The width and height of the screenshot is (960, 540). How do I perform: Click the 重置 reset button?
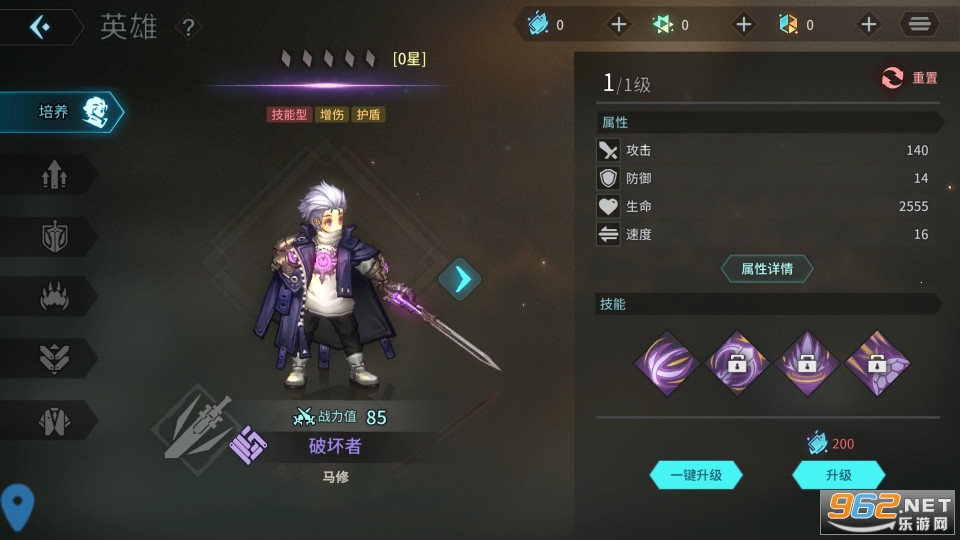pos(909,78)
